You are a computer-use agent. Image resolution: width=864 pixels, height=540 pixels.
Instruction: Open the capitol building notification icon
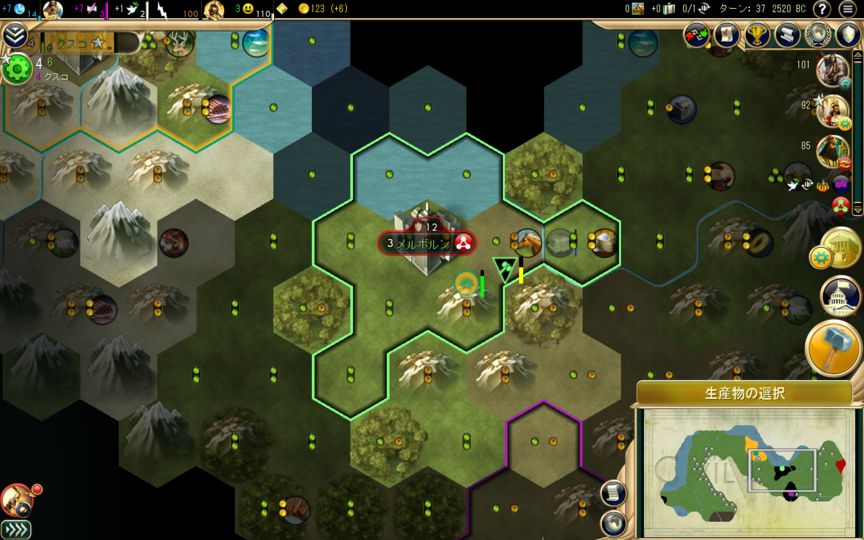839,297
